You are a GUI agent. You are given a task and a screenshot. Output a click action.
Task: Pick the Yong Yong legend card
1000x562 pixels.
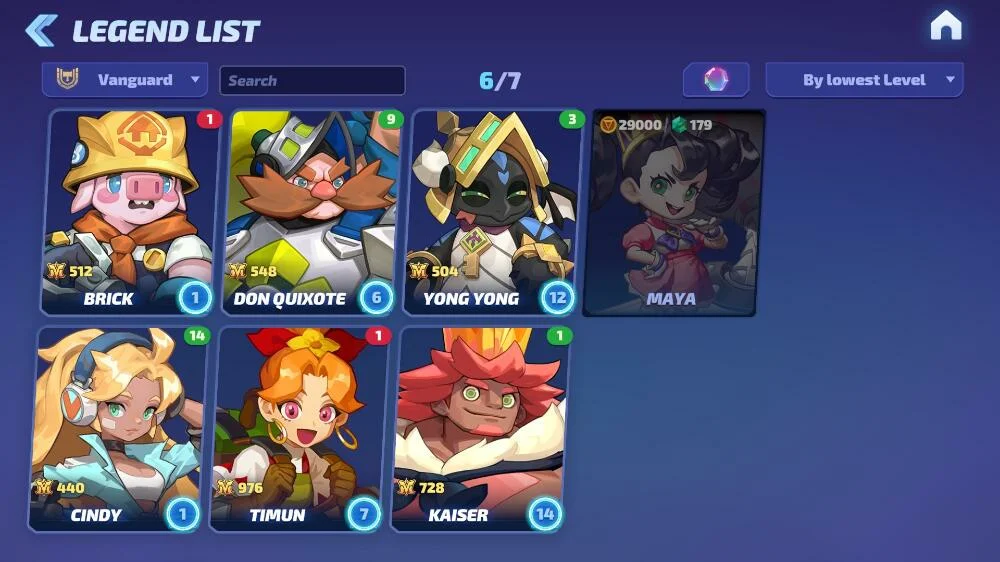click(x=493, y=212)
